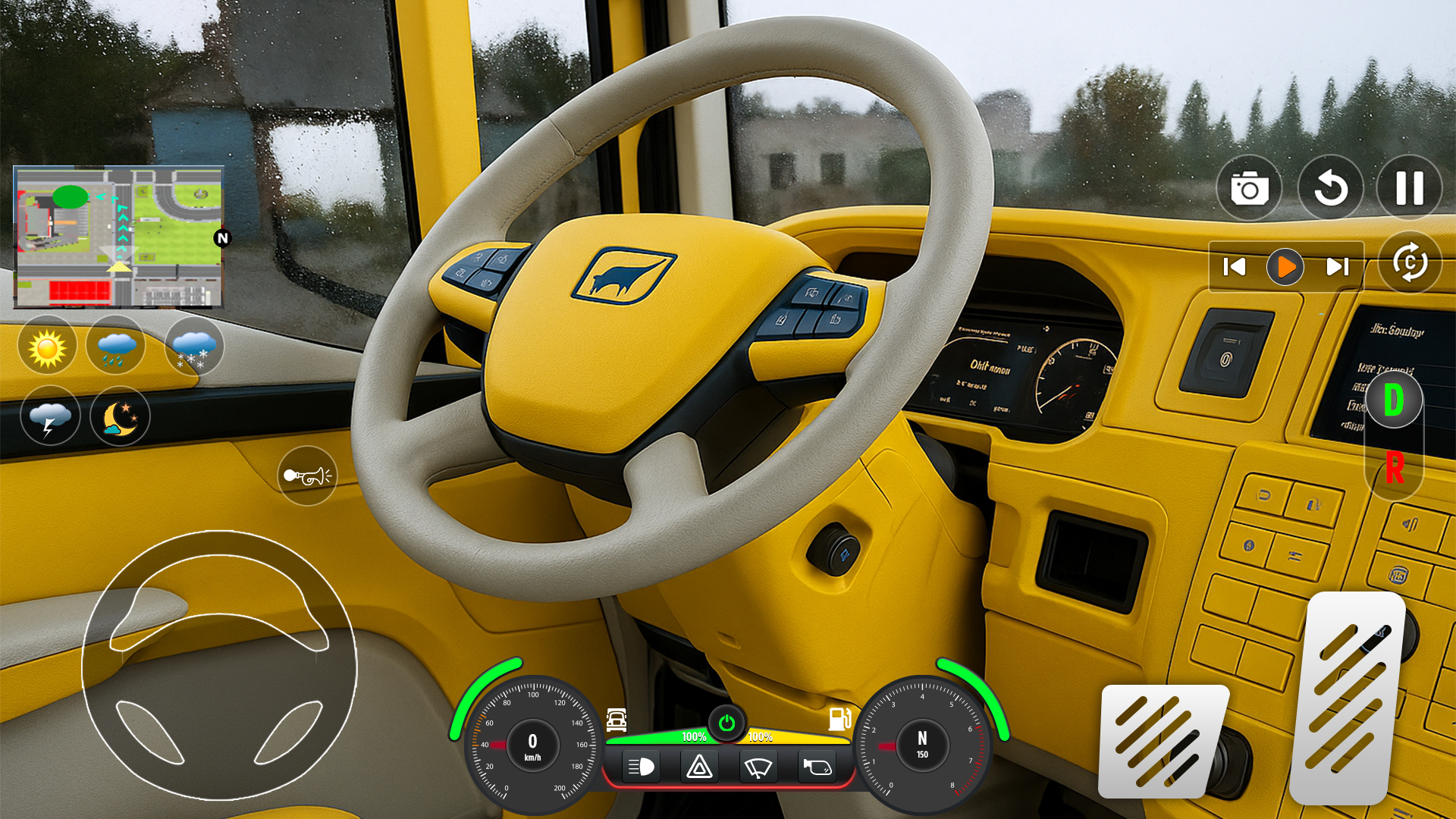Skip forward with the next track icon
Viewport: 1456px width, 819px height.
click(x=1336, y=266)
